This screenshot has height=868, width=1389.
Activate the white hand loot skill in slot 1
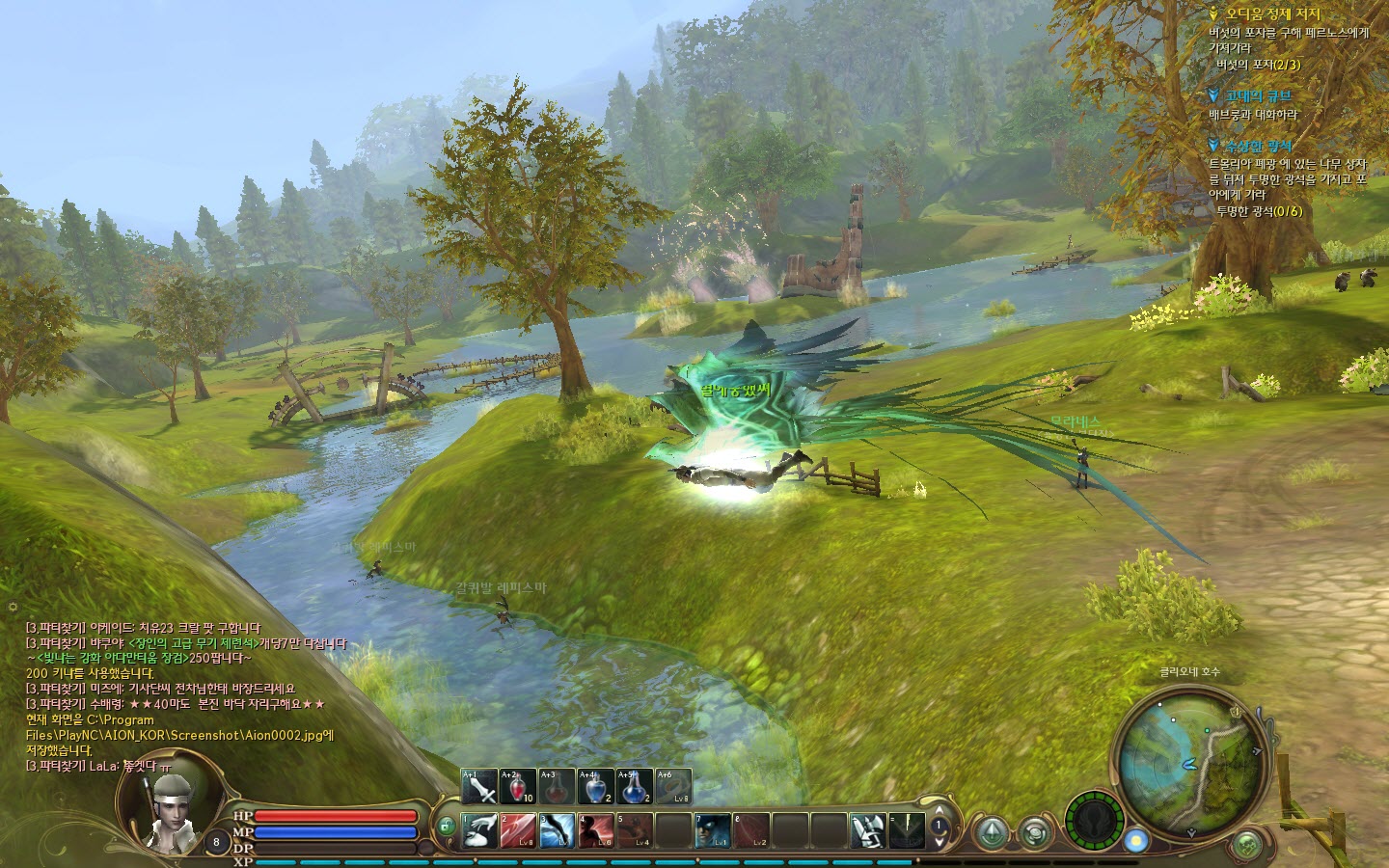(479, 831)
